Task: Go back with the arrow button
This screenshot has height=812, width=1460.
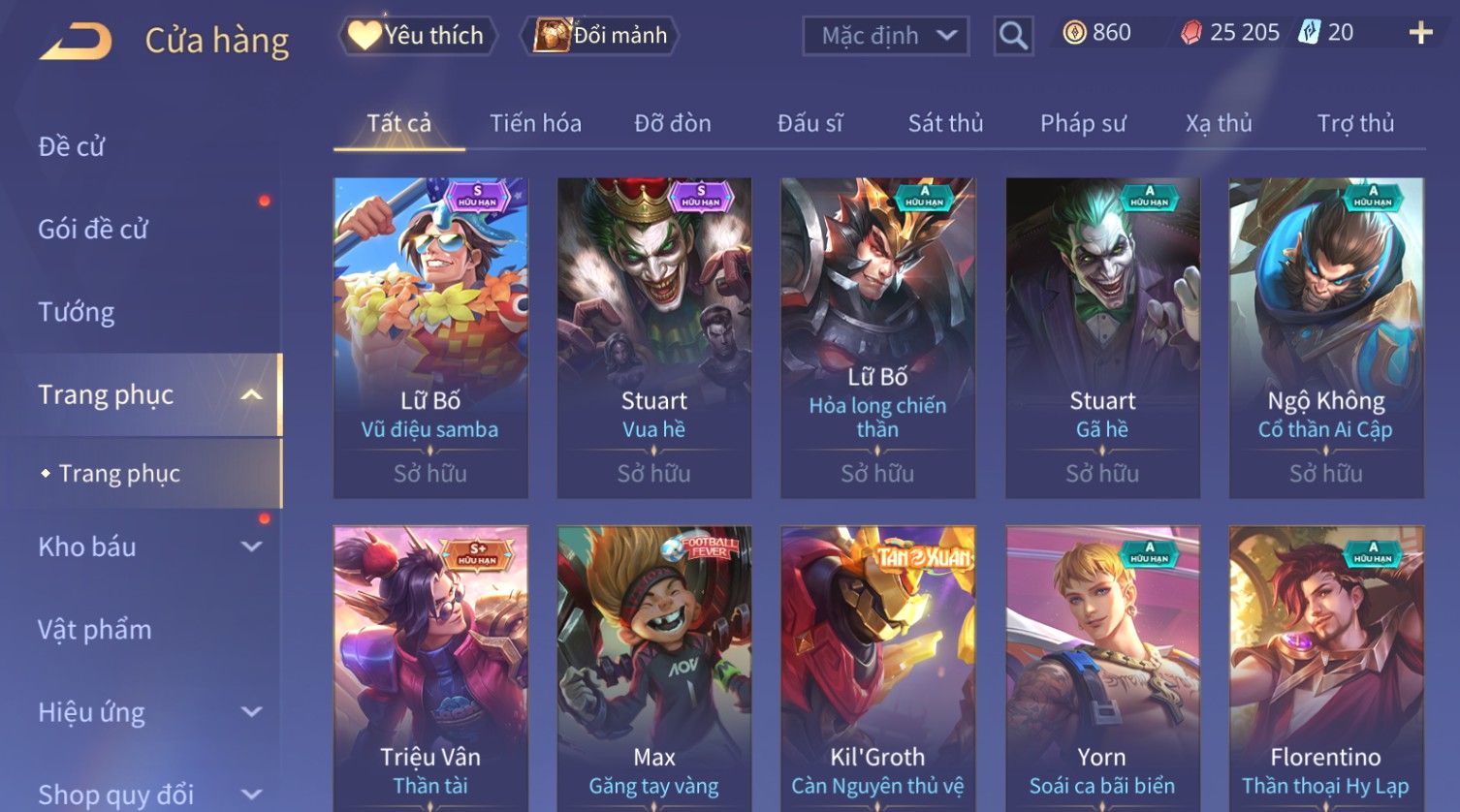Action: [76, 42]
